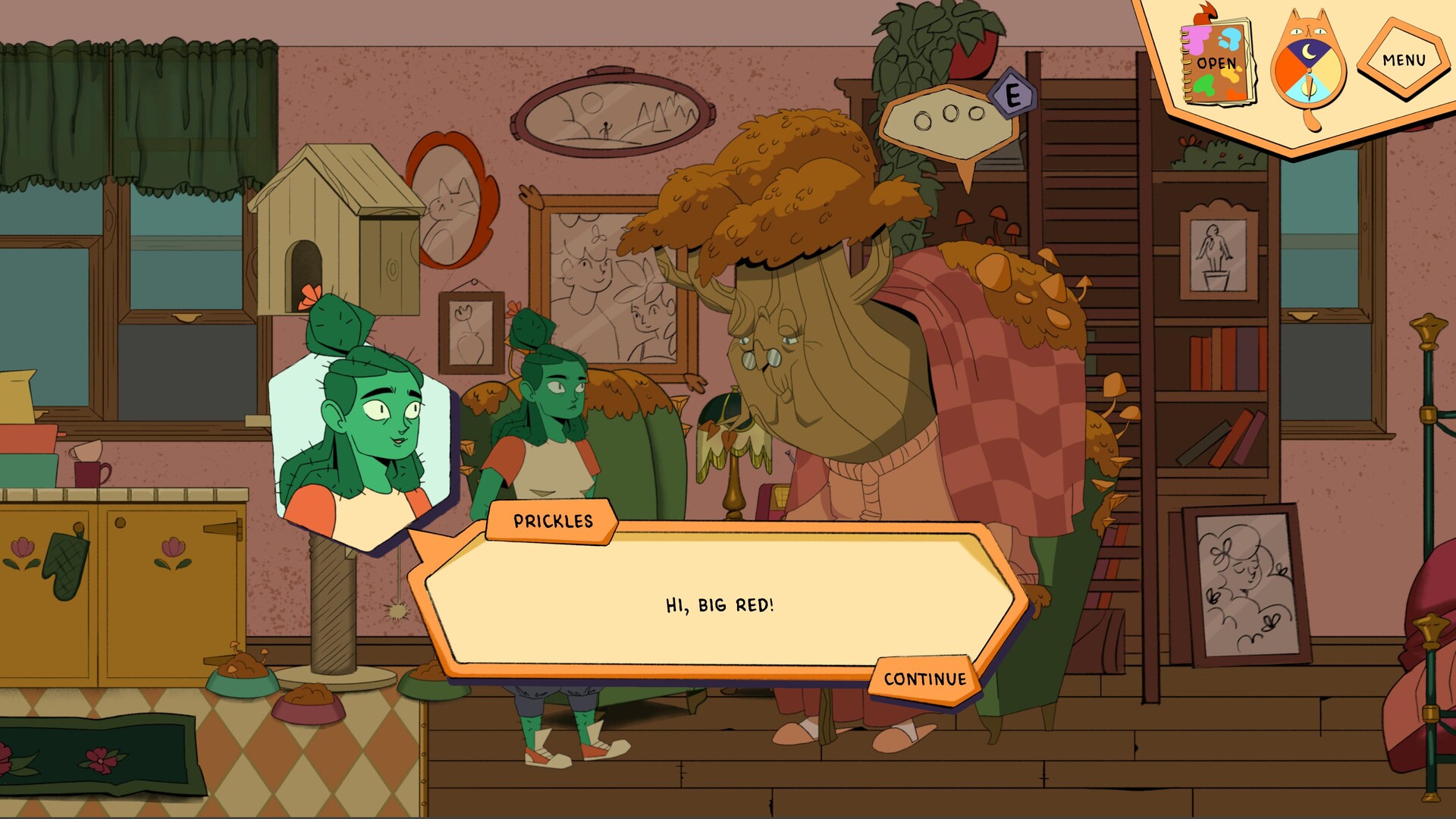The height and width of the screenshot is (819, 1456).
Task: Click the crescent moon on the mood wheel
Action: pos(1307,52)
